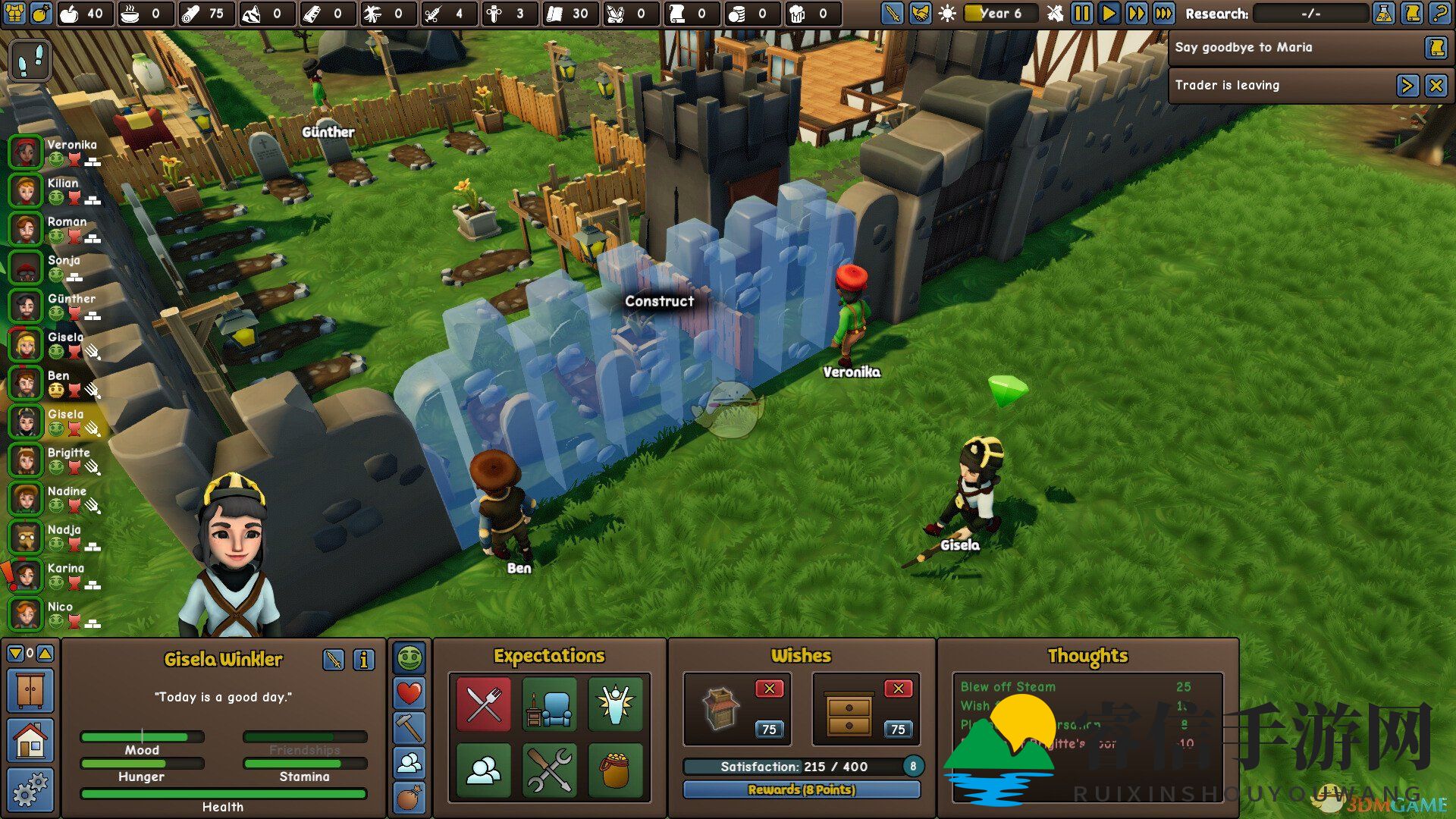1456x819 pixels.
Task: Open the help question mark button
Action: pos(1439,14)
